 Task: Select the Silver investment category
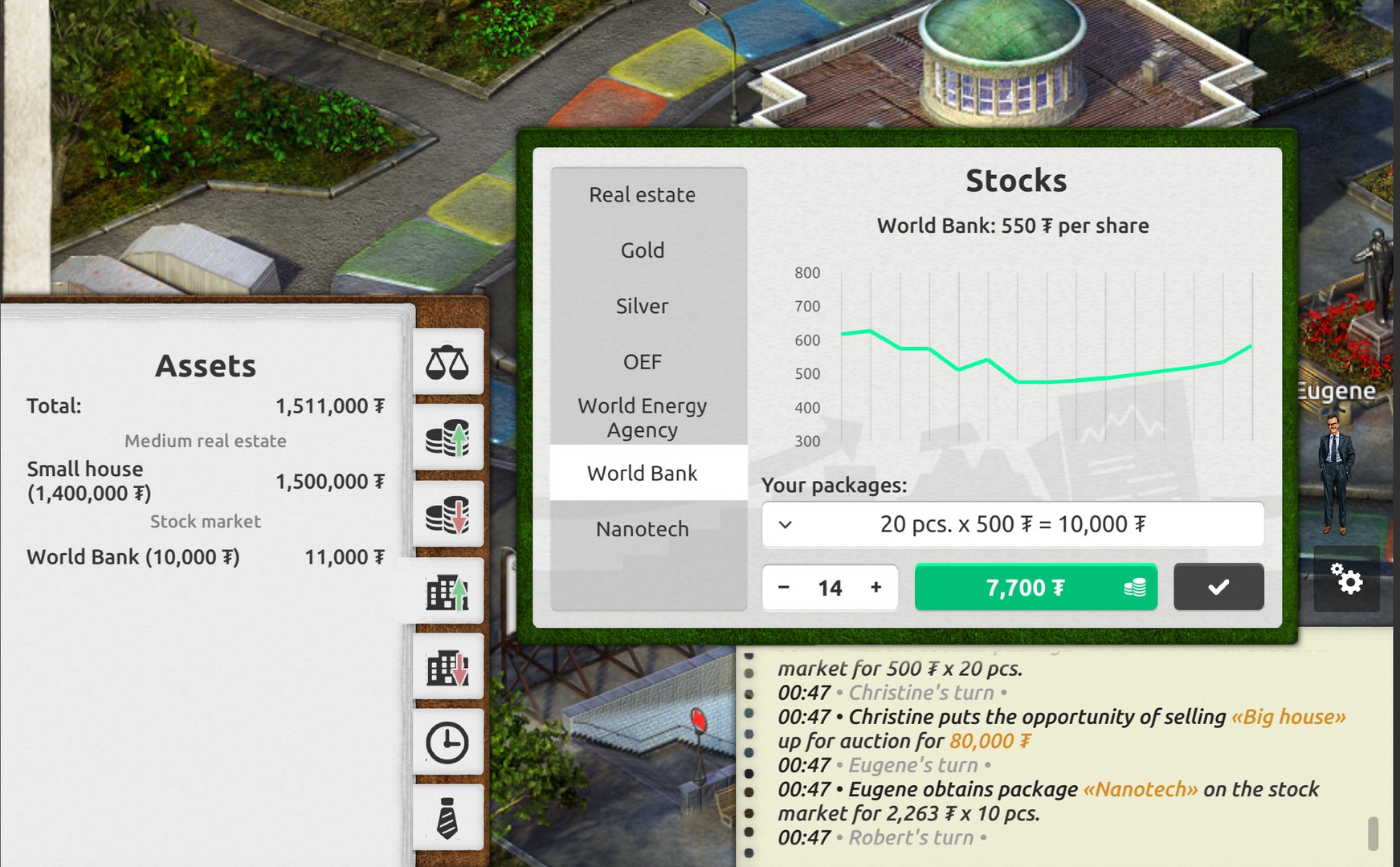pyautogui.click(x=642, y=306)
